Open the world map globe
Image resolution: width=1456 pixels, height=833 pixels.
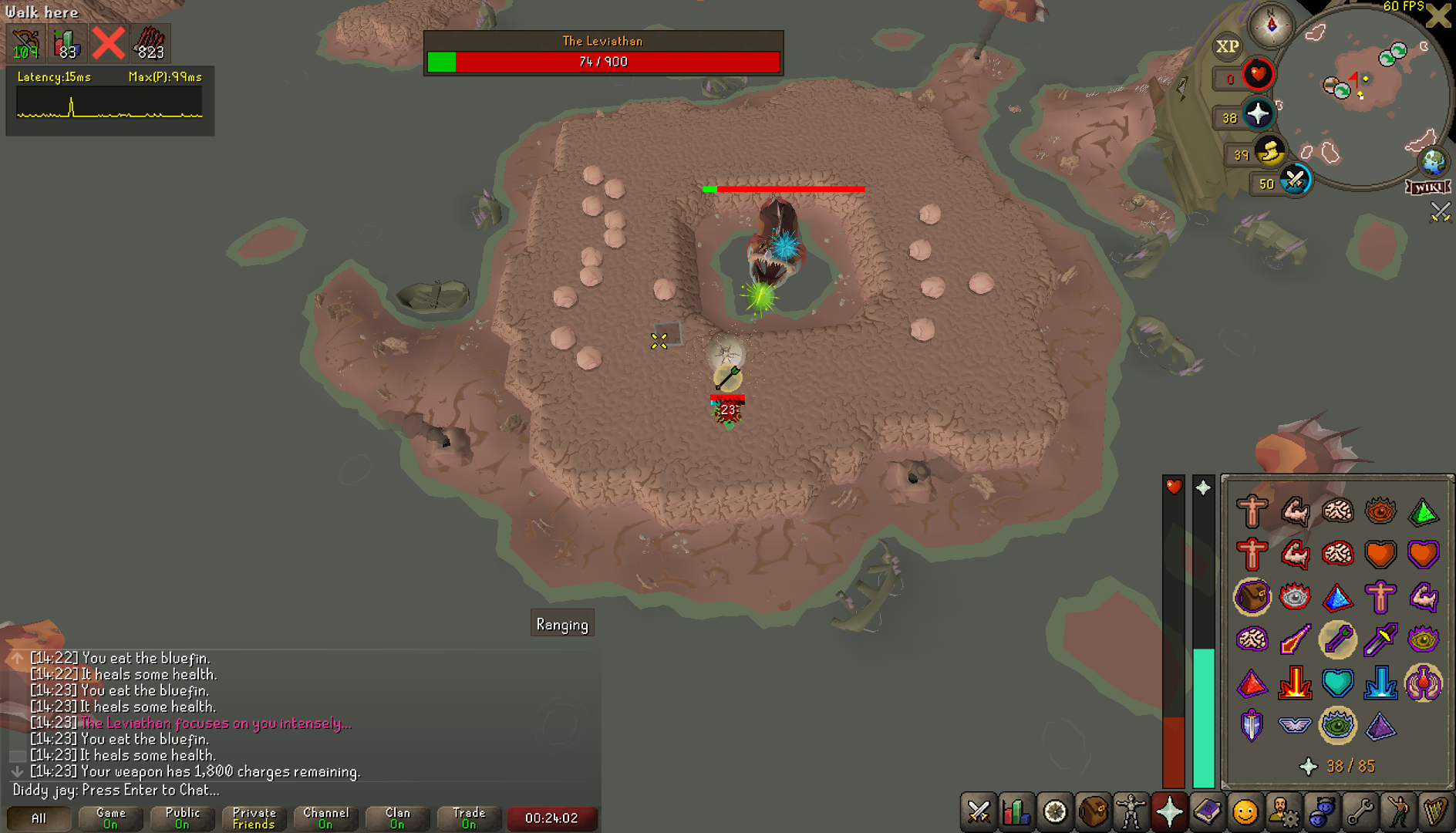click(x=1434, y=162)
